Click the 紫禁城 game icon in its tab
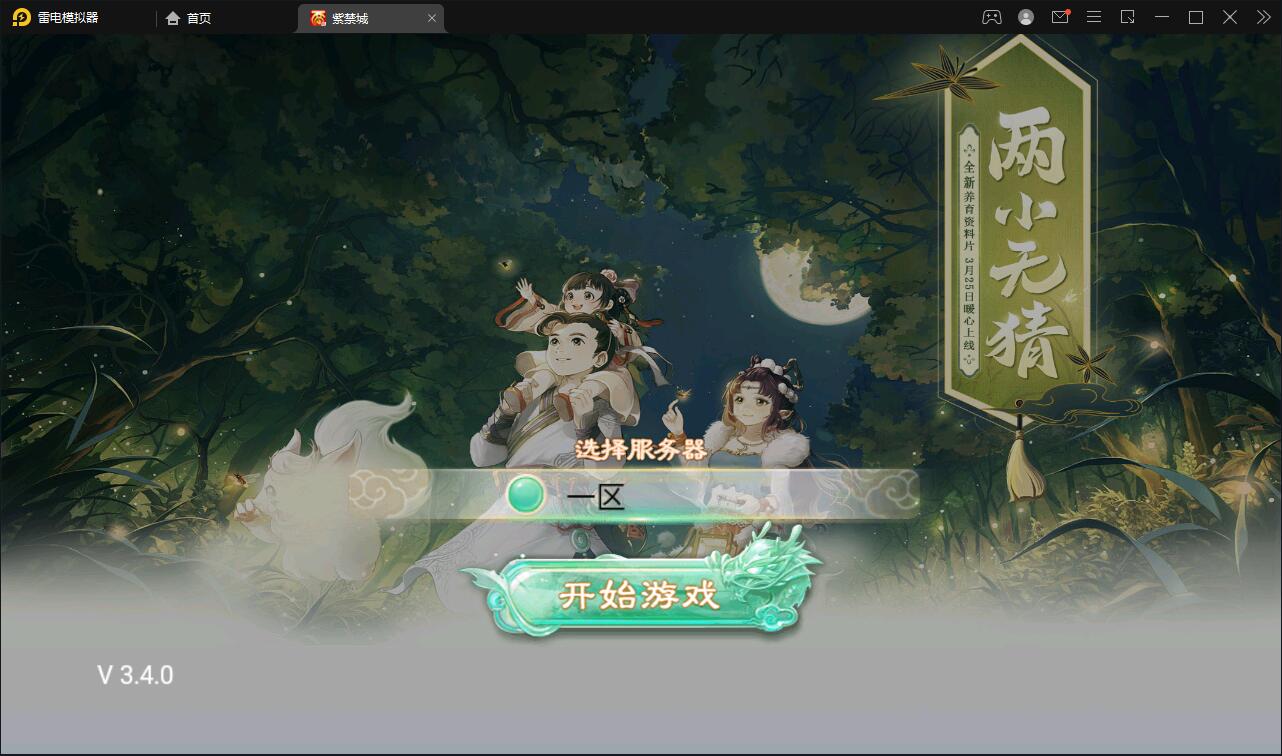The width and height of the screenshot is (1282, 756). coord(315,17)
